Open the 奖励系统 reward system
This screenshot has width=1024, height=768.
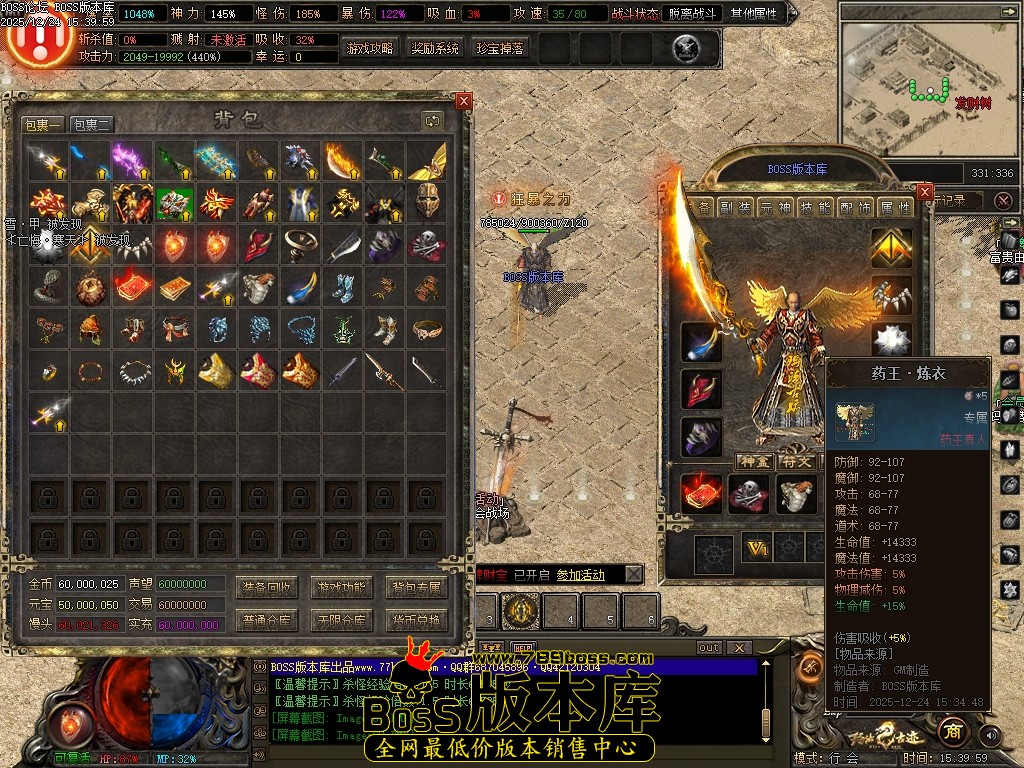pyautogui.click(x=435, y=48)
